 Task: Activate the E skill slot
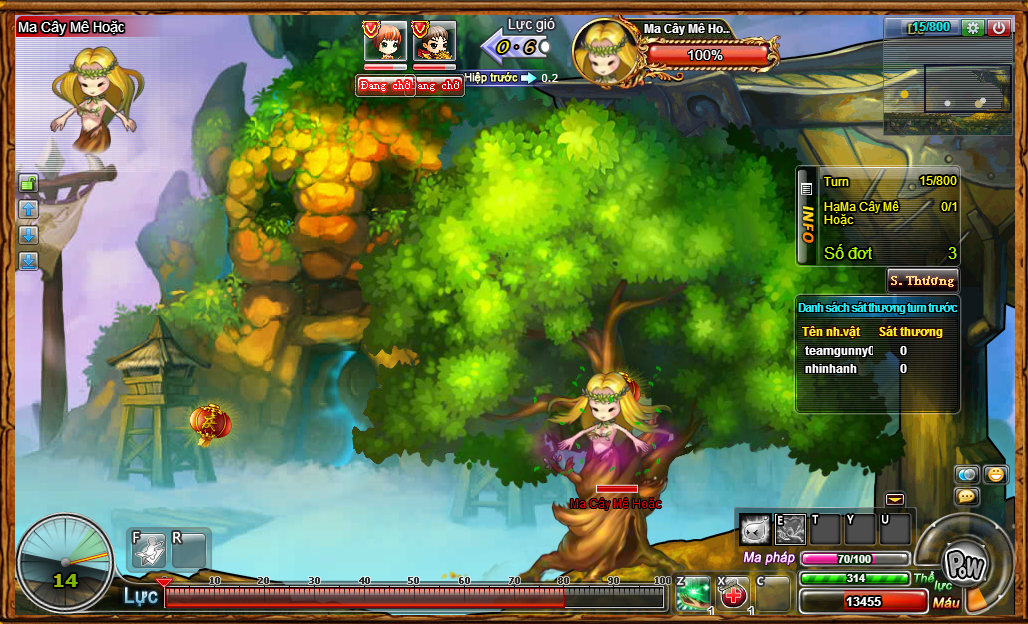click(790, 528)
